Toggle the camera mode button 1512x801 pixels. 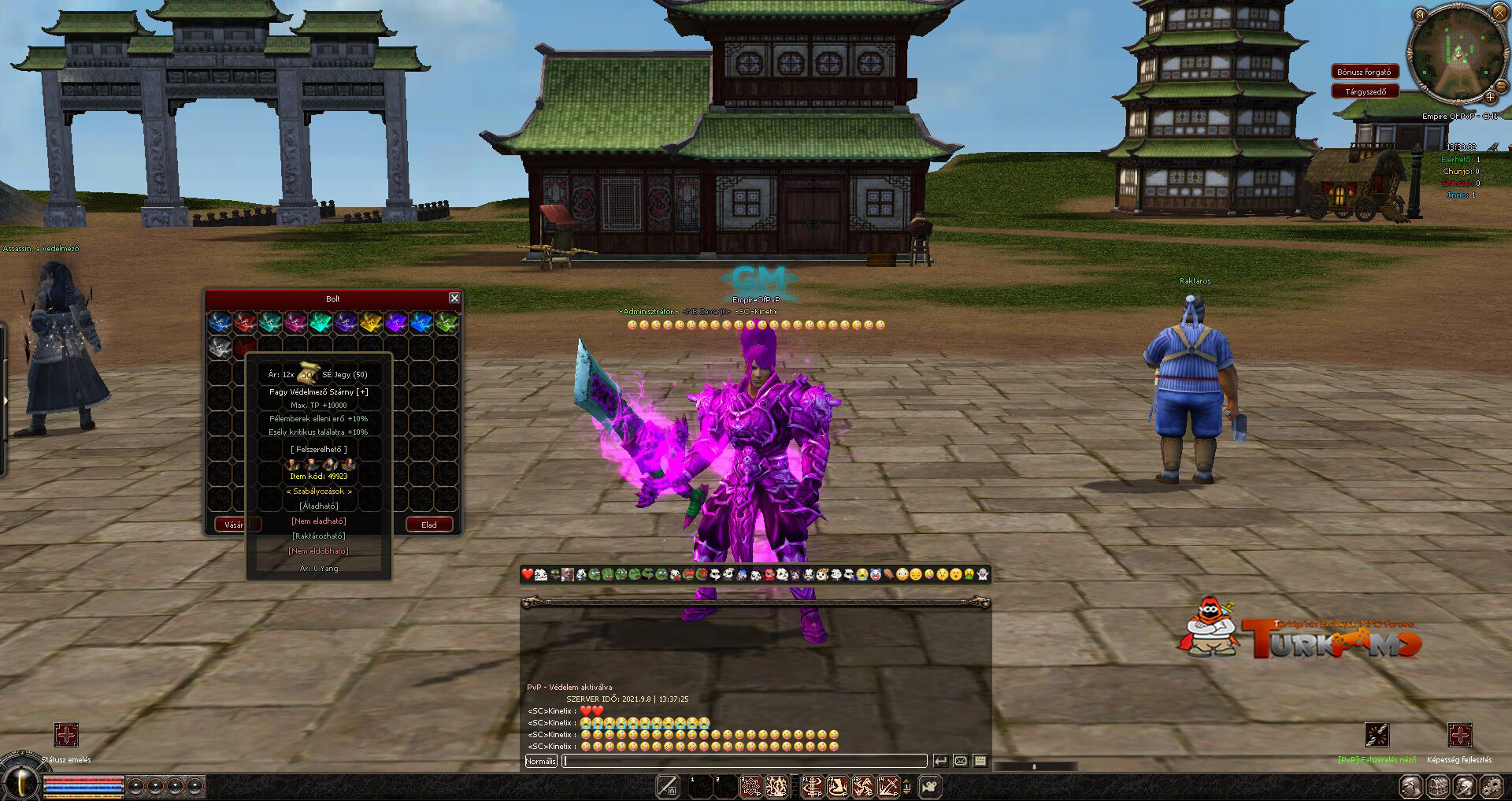click(x=930, y=786)
